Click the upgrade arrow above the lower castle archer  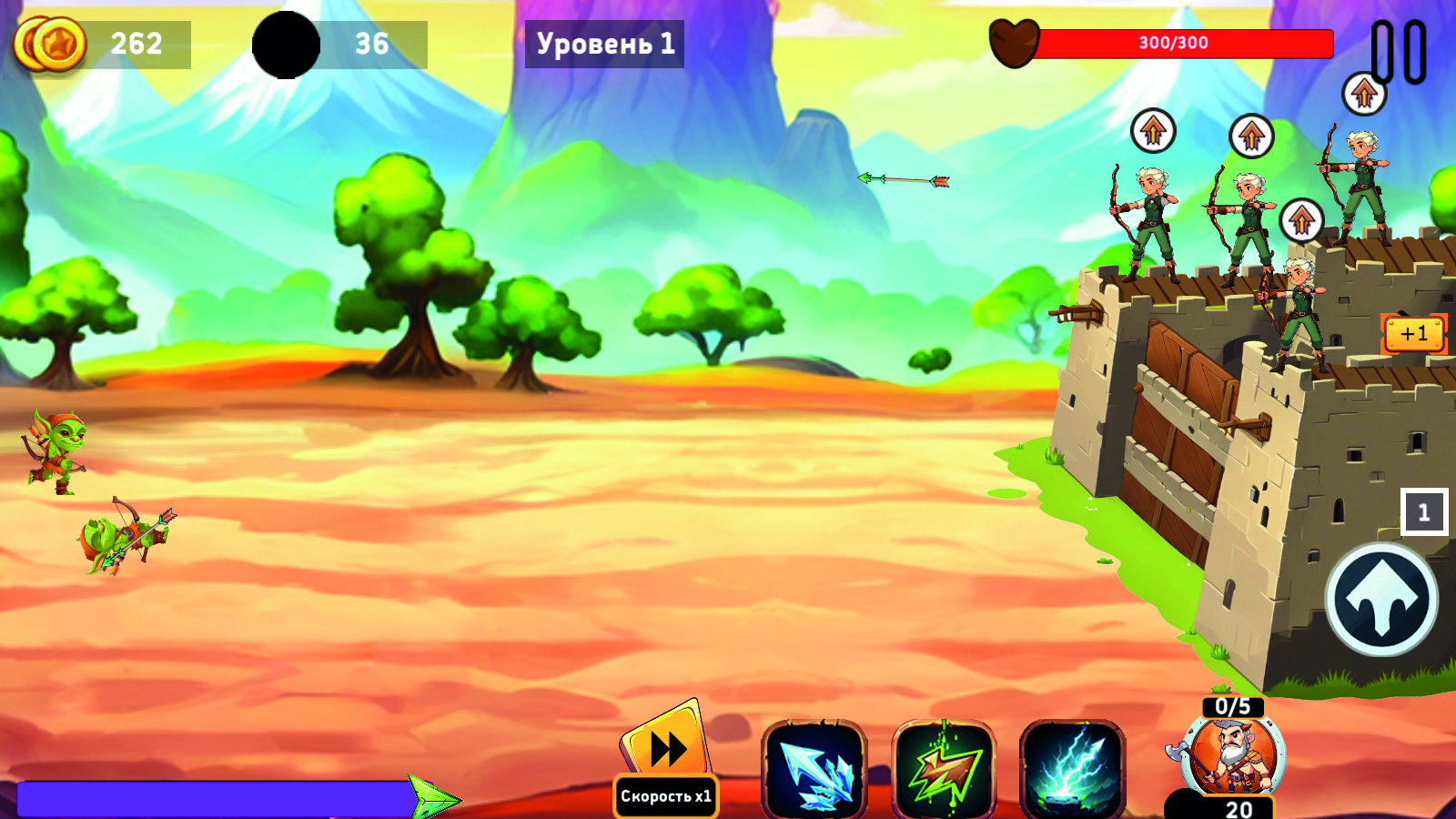(1300, 218)
